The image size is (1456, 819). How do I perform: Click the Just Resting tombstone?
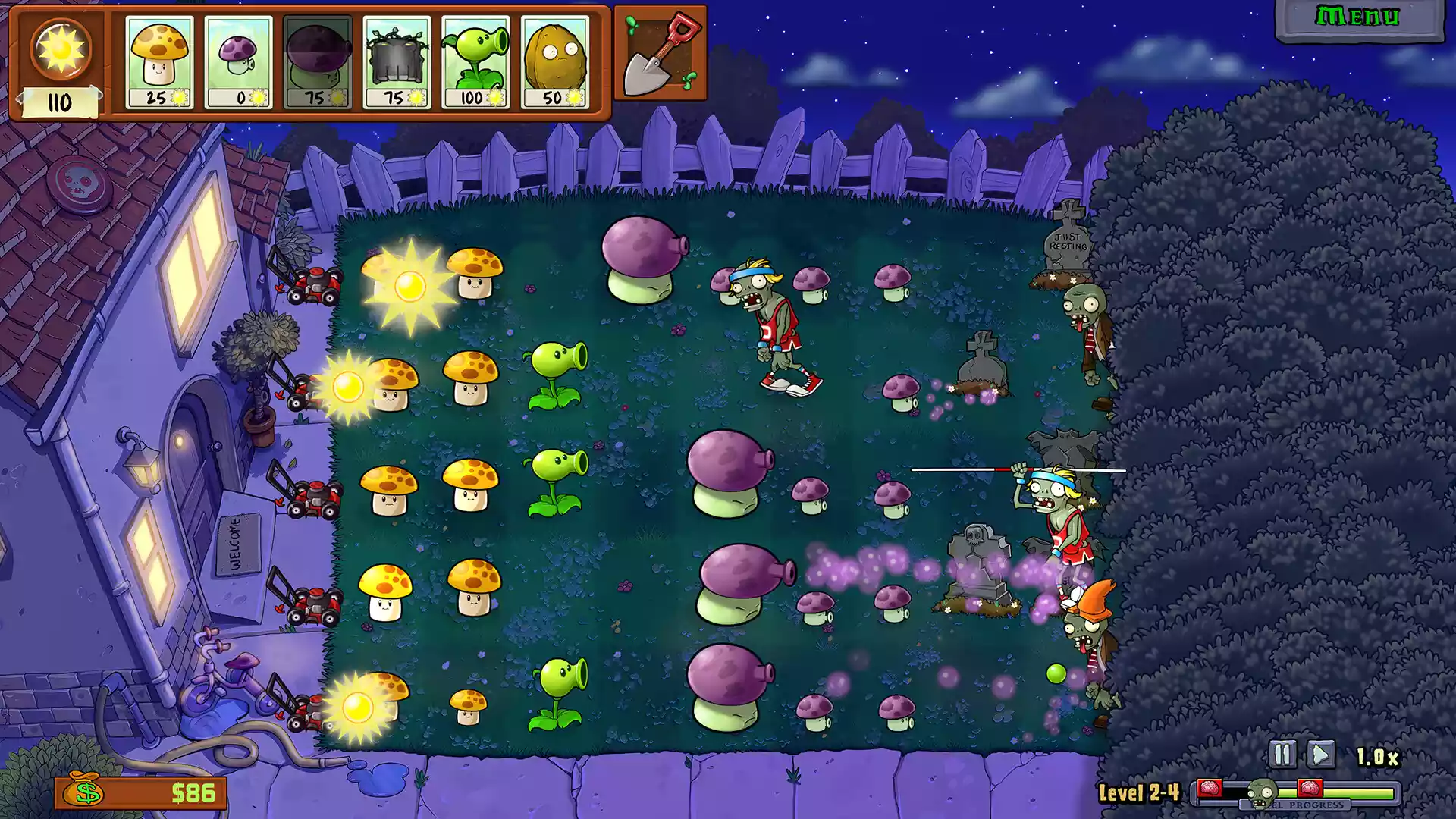[1069, 243]
